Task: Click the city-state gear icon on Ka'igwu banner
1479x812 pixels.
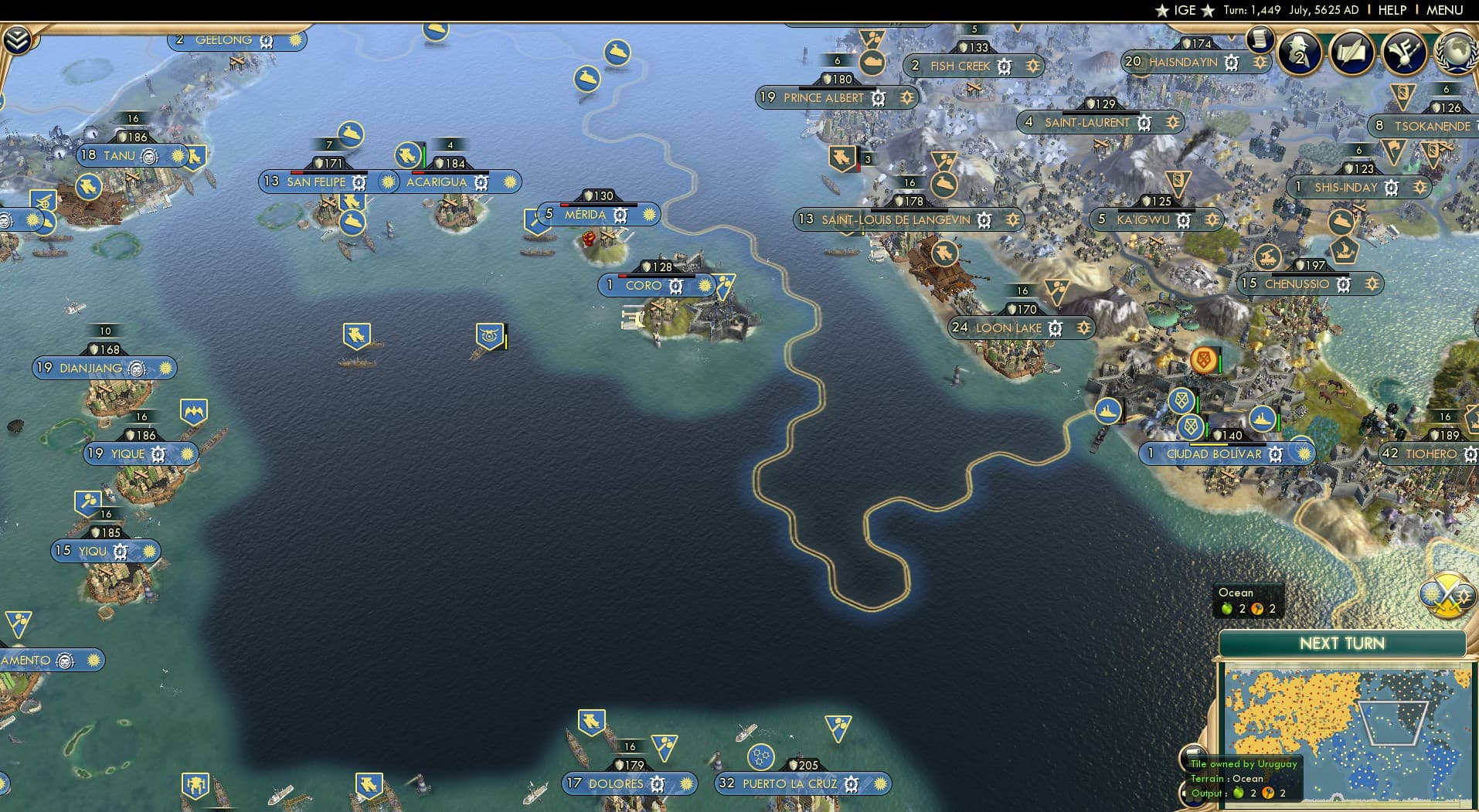Action: point(1185,220)
